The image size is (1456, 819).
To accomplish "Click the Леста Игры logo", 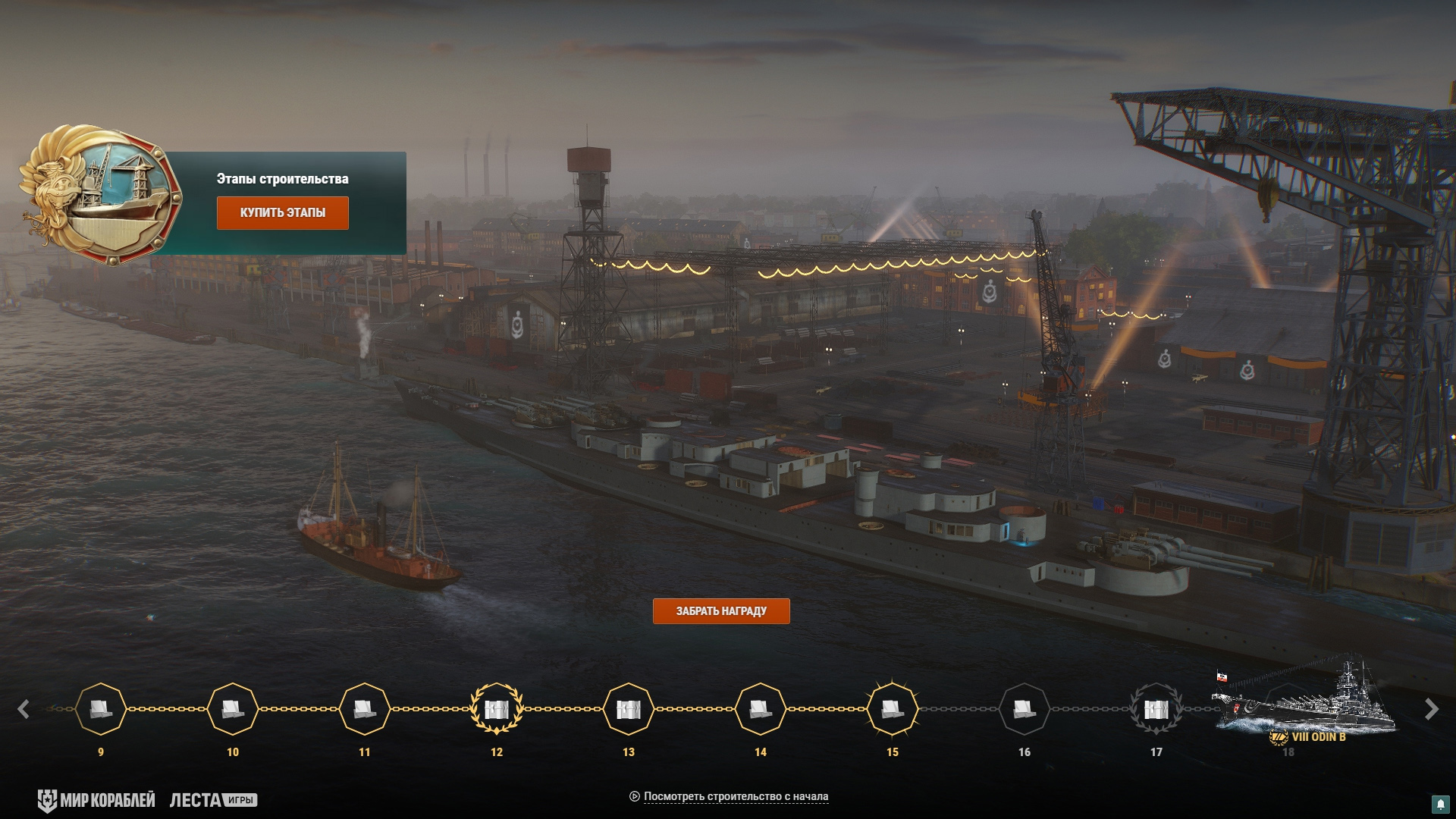I will [213, 800].
